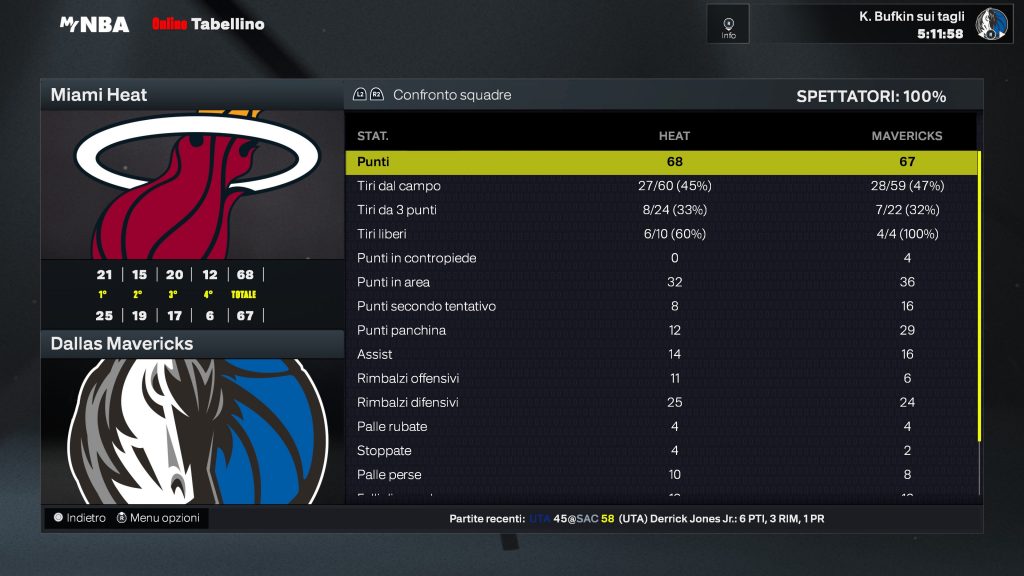Select the Punti in contropiede row
The width and height of the screenshot is (1024, 576).
click(660, 258)
